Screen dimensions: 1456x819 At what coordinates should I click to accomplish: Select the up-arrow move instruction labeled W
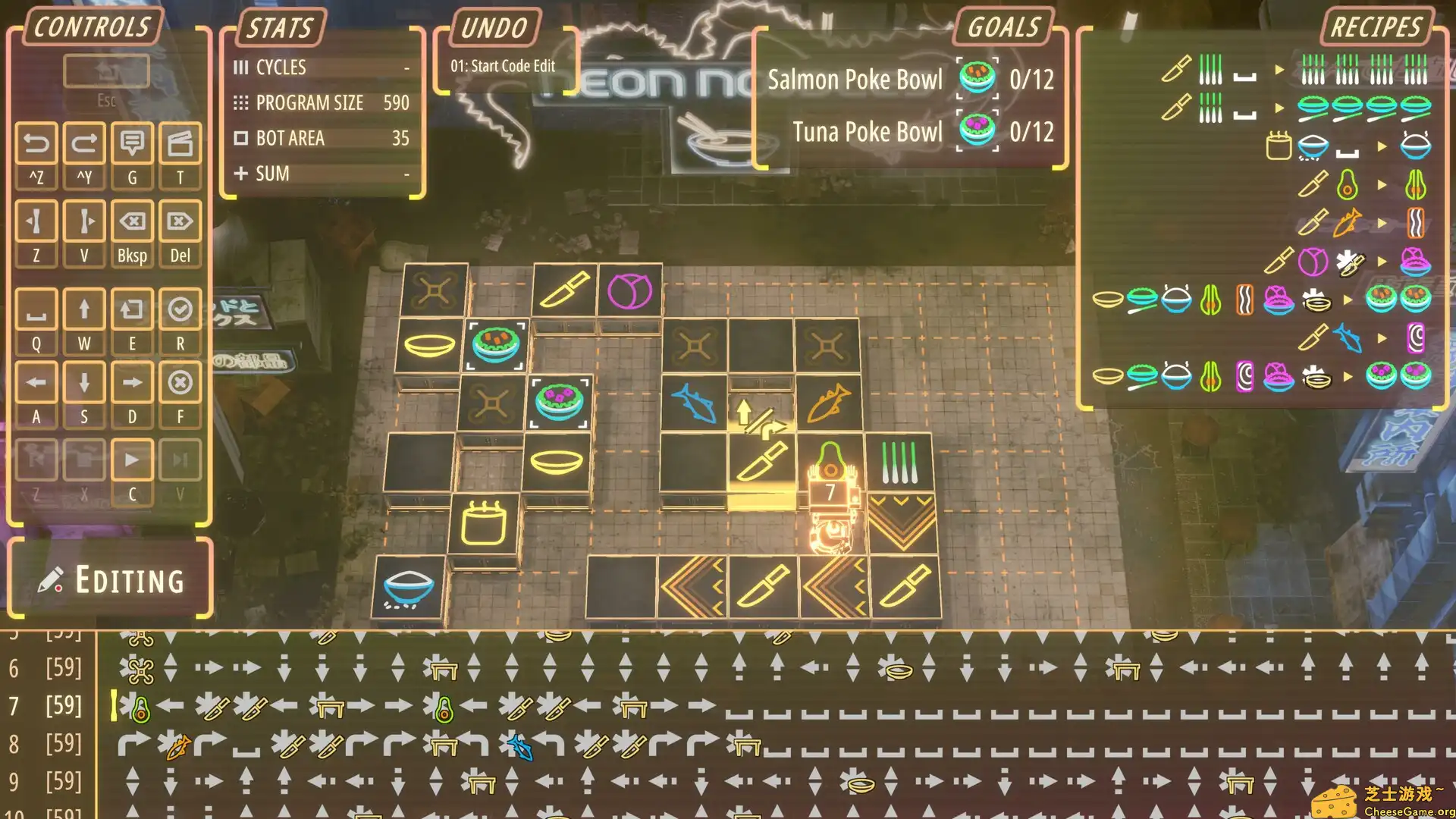coord(84,309)
